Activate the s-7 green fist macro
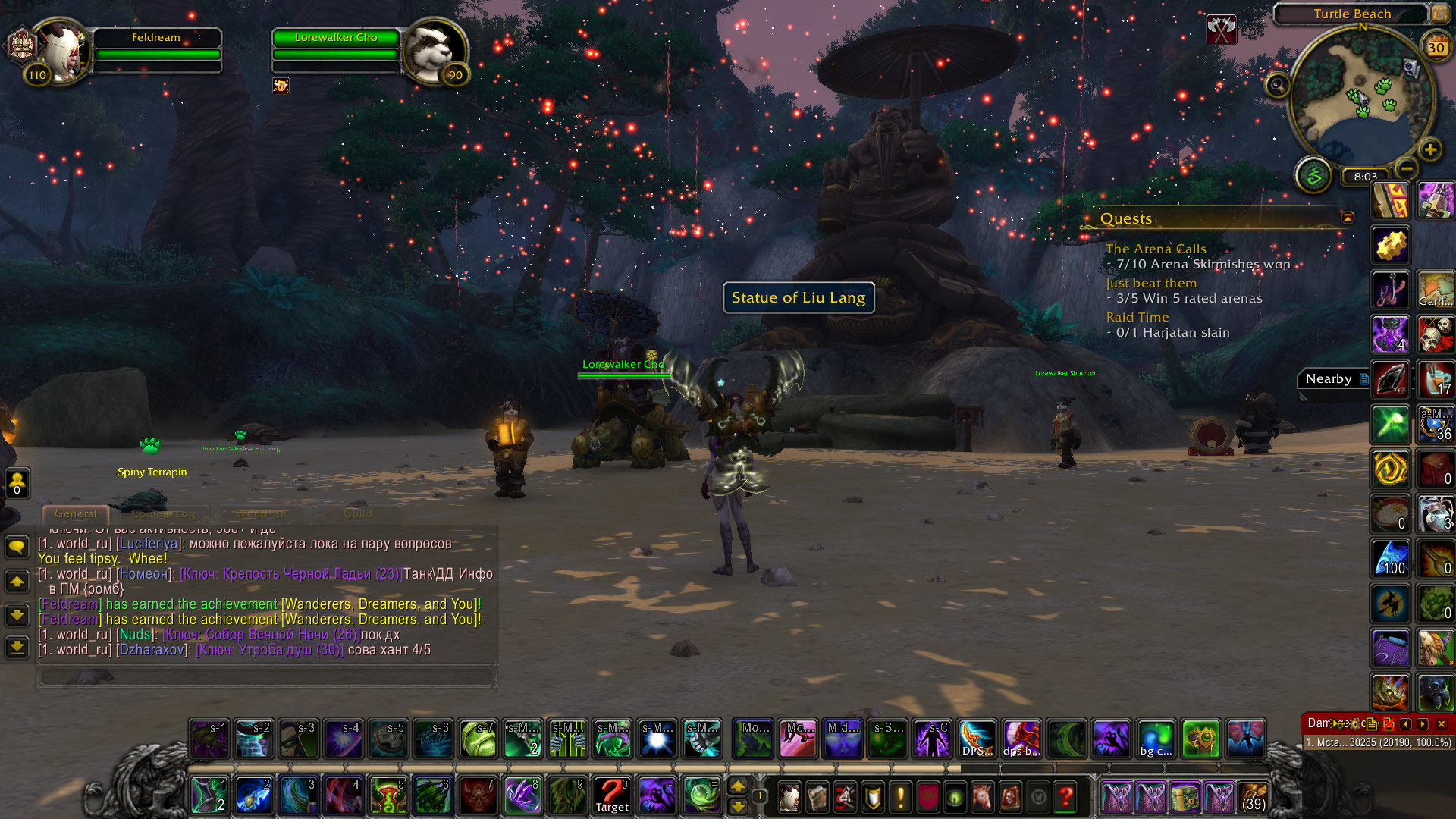1456x819 pixels. point(479,739)
